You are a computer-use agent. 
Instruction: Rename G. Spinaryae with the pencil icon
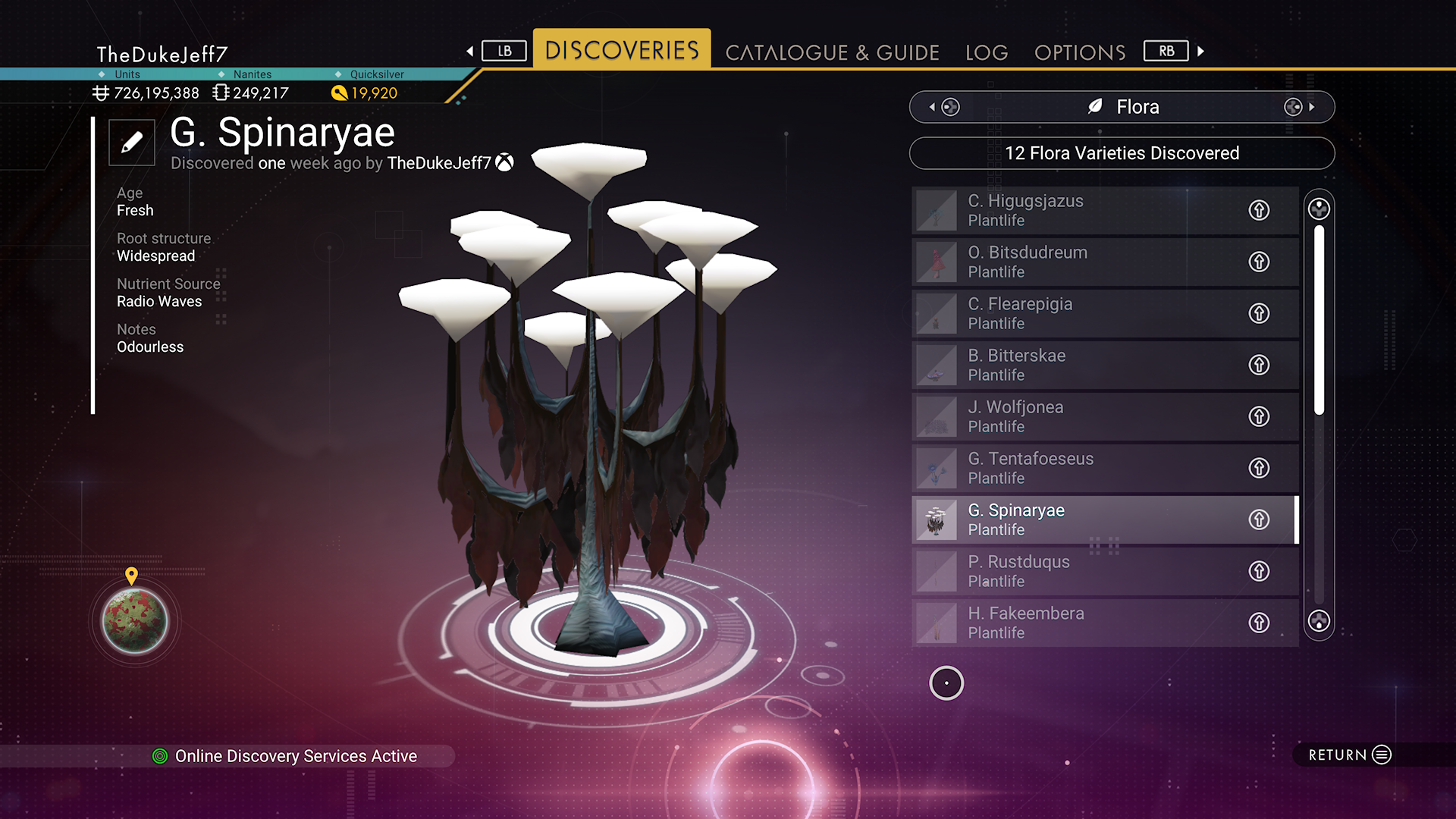click(x=132, y=142)
